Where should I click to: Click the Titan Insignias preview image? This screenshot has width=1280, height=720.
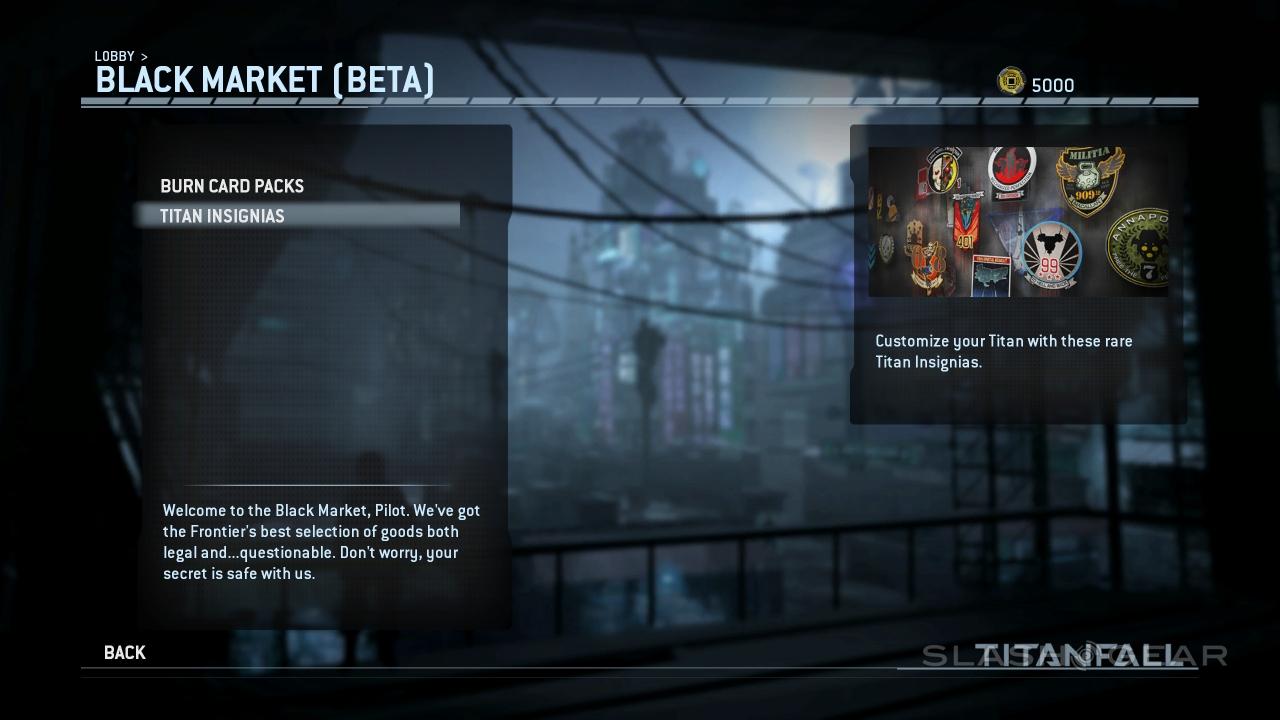[1017, 222]
